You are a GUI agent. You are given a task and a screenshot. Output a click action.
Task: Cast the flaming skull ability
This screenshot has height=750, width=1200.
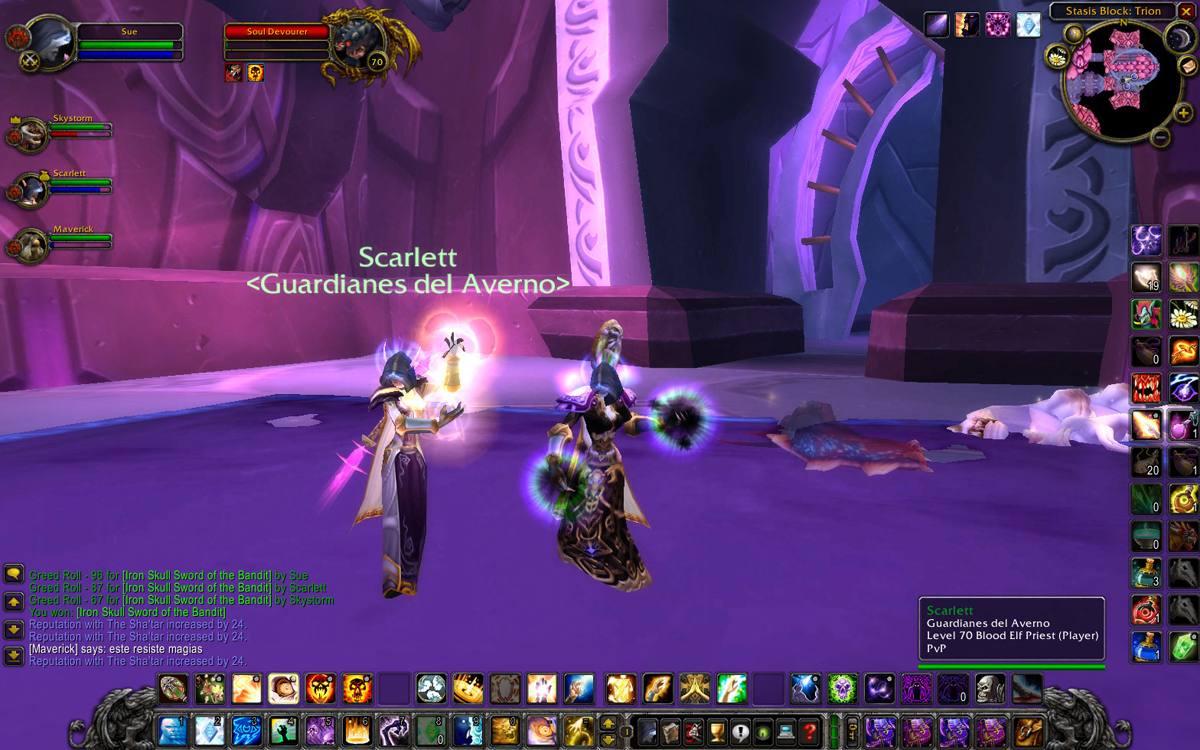[x=357, y=688]
